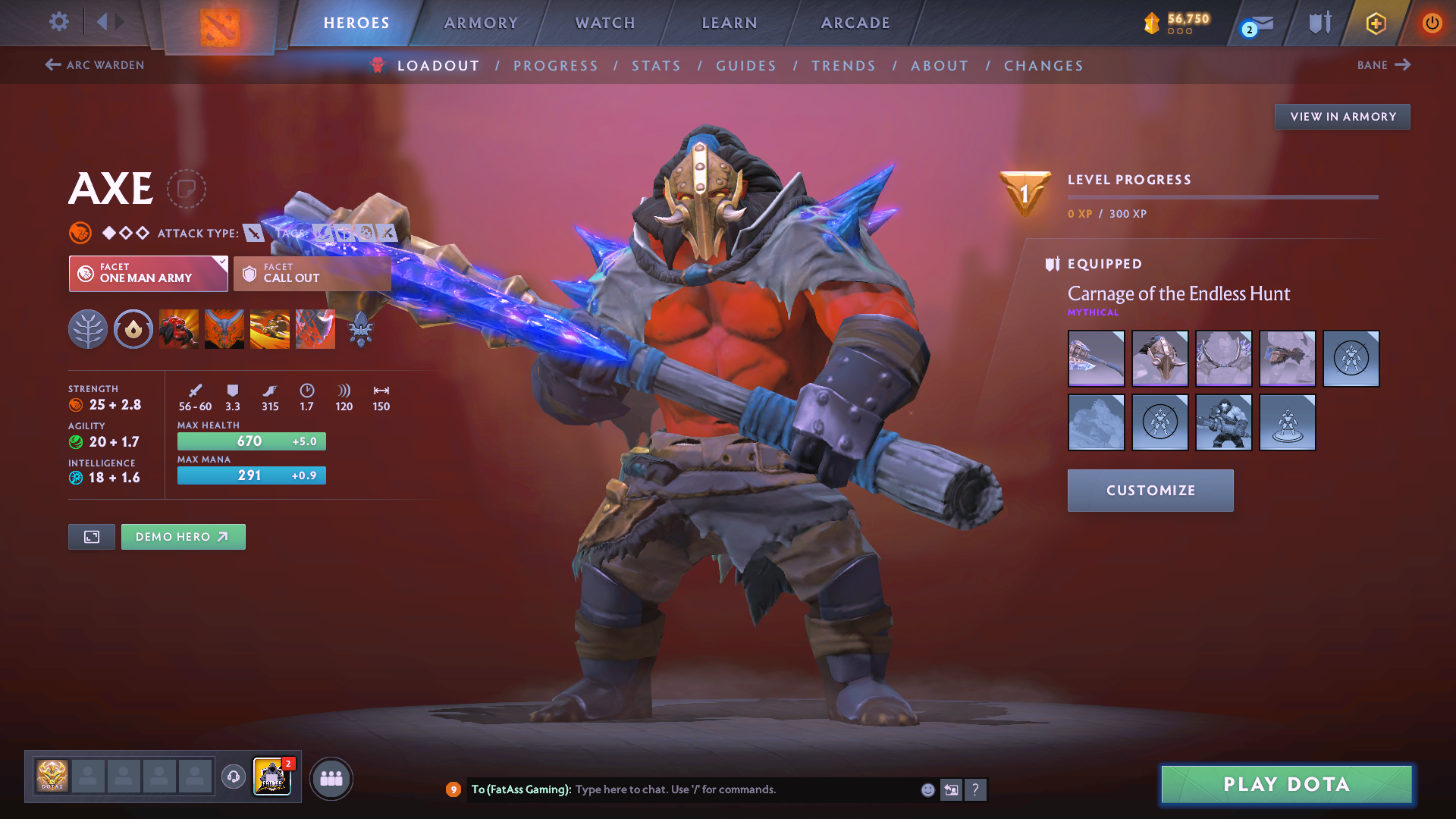Open the Armory tab
Screen dimensions: 1456x819
[x=481, y=23]
